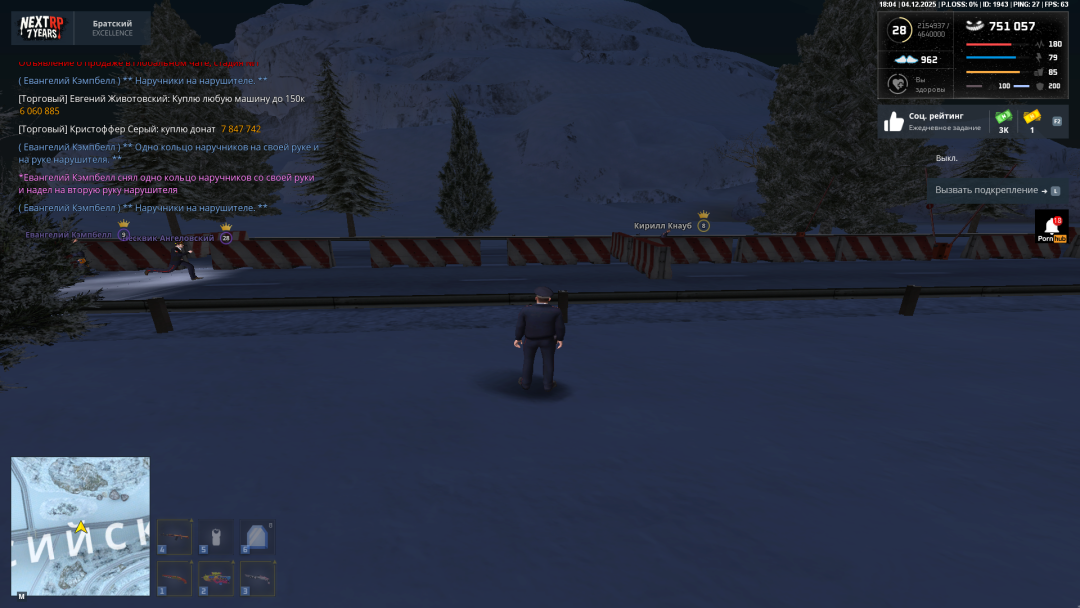The image size is (1080, 608).
Task: Select the rifle in hotbar slot 4
Action: click(x=175, y=537)
